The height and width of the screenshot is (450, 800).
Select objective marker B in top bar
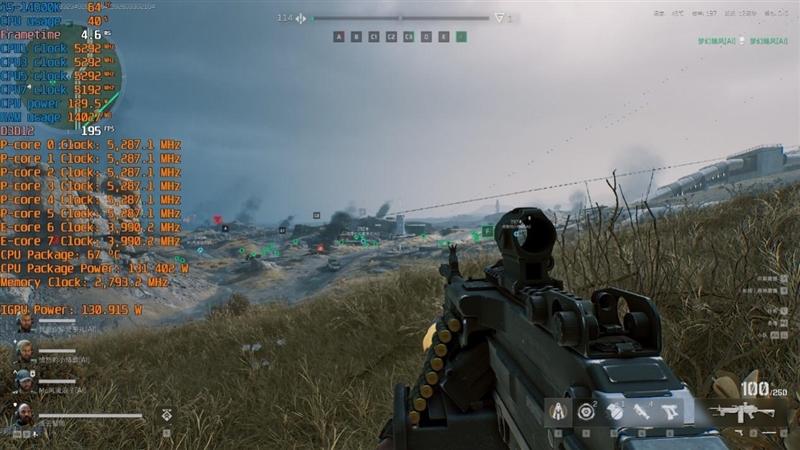pos(356,37)
